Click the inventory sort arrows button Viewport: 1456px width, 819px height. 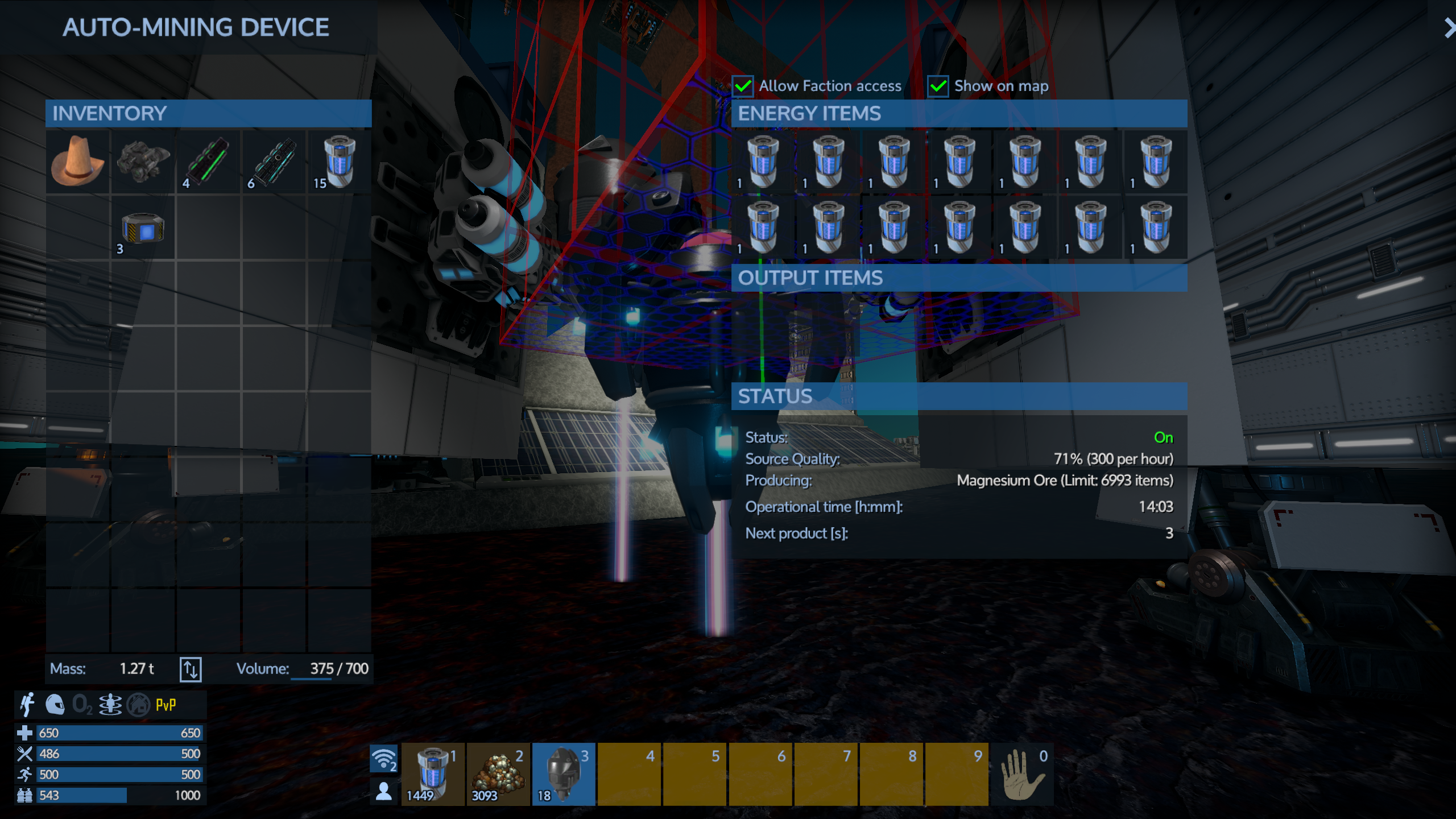point(191,669)
